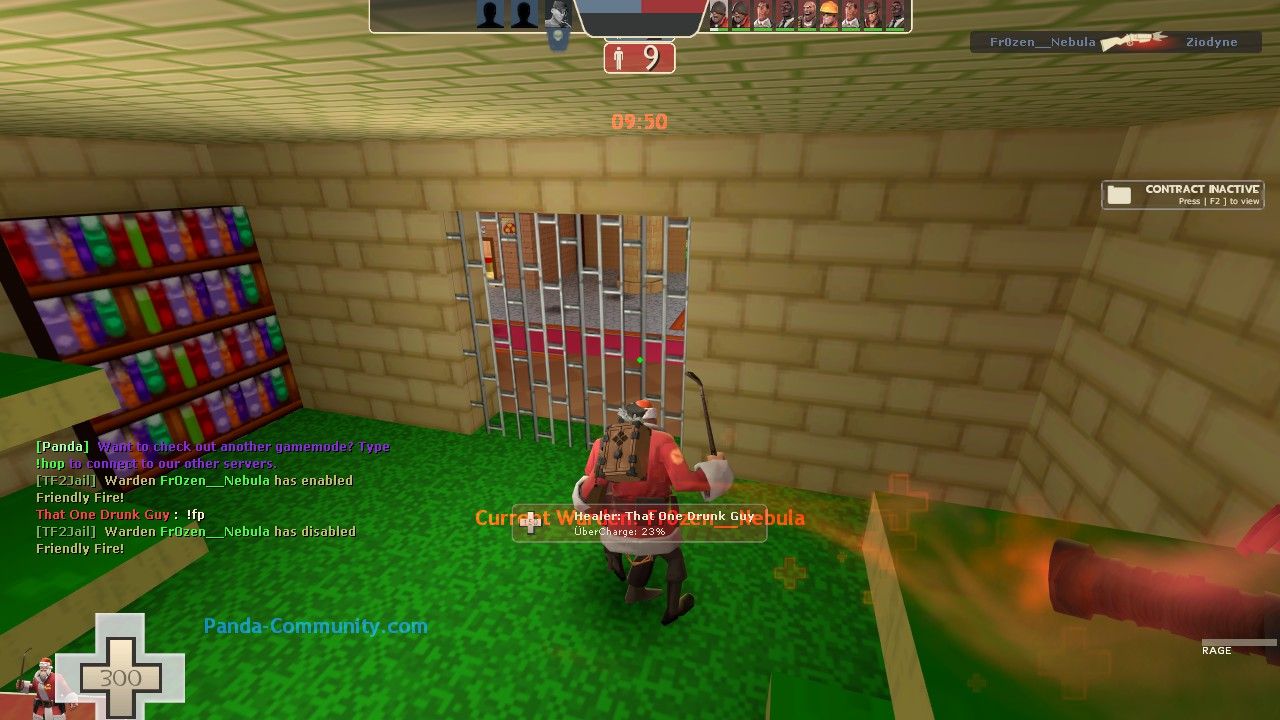Screen dimensions: 1280x720
Task: Select the BLU Sniper portrait in top bar
Action: click(558, 14)
